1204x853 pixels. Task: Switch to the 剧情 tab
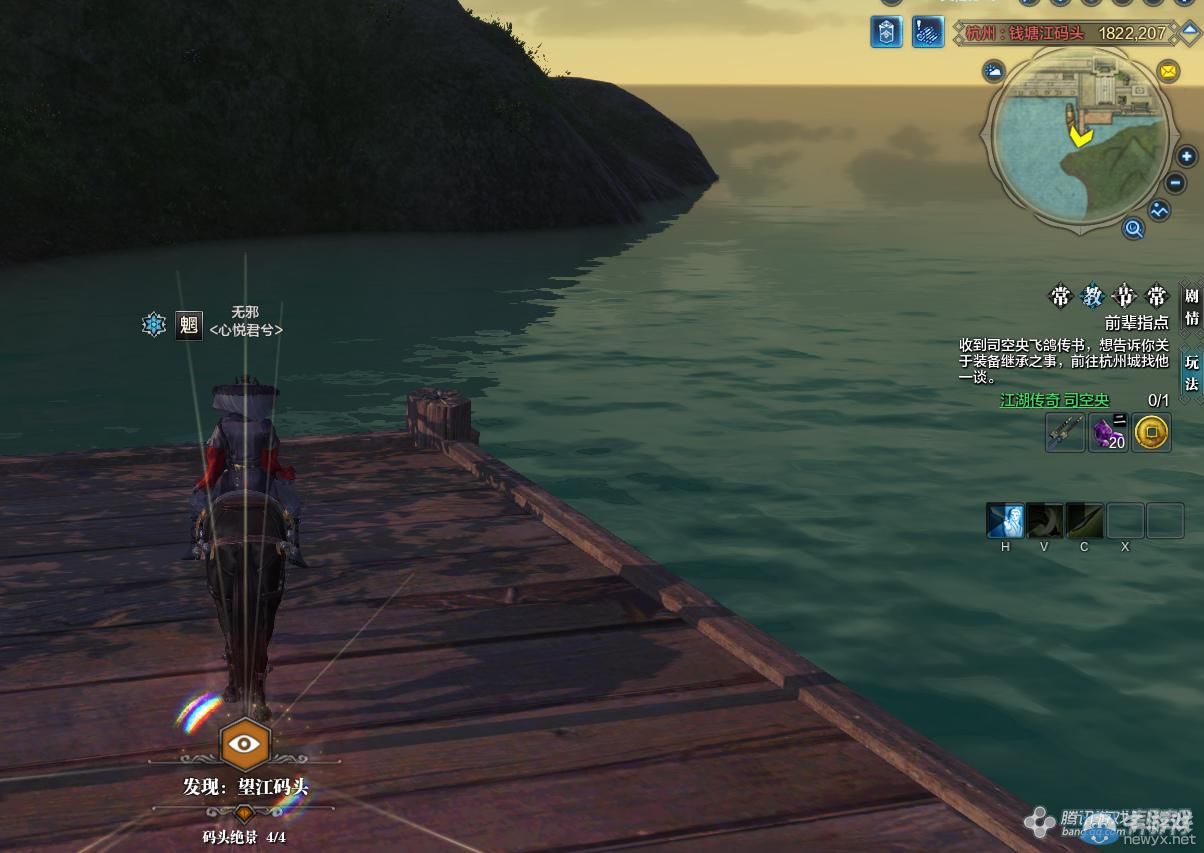[1191, 306]
